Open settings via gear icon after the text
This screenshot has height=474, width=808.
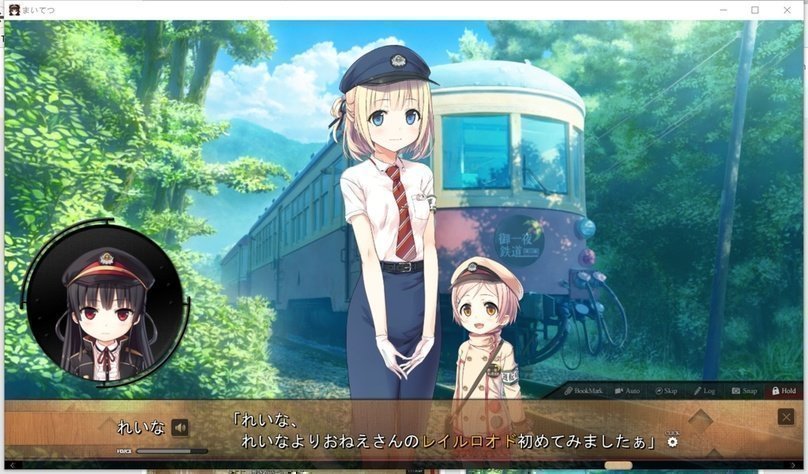tap(672, 441)
